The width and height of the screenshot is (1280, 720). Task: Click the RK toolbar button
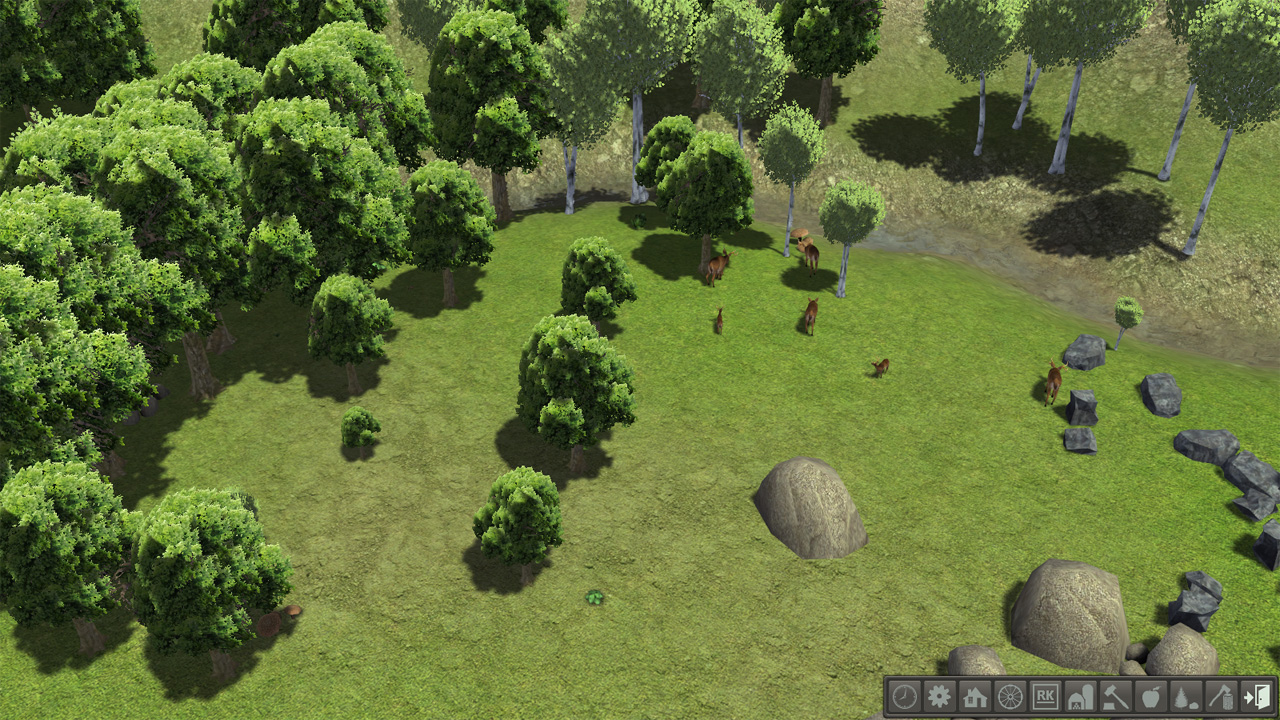[1045, 696]
